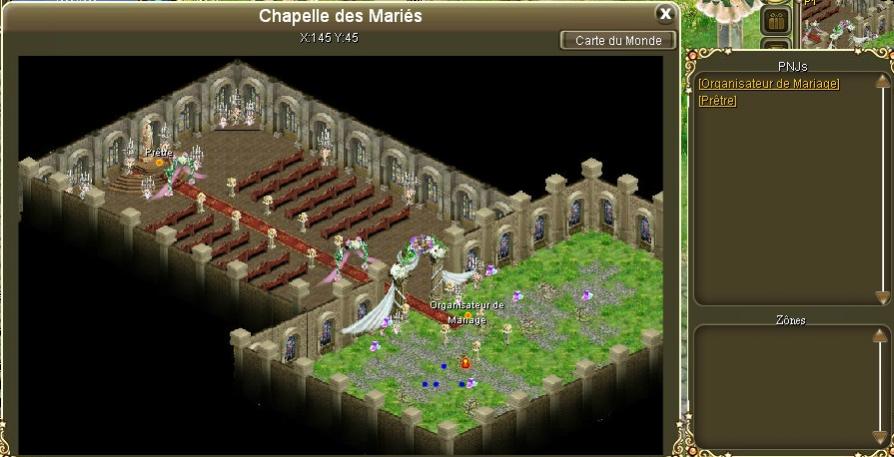Close the Chapelle des Mariés map window

click(664, 14)
